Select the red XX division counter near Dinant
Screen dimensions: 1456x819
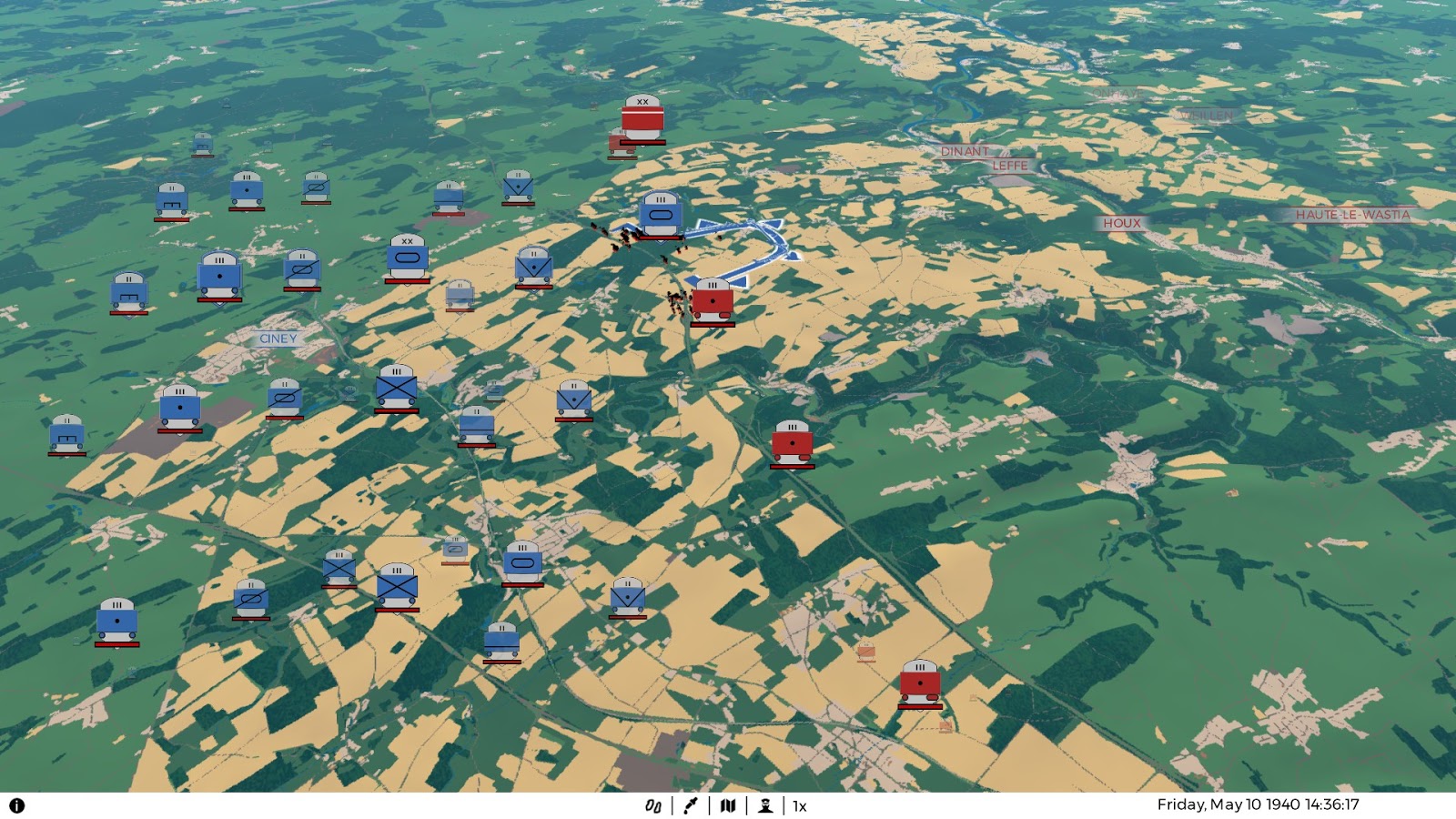point(642,118)
